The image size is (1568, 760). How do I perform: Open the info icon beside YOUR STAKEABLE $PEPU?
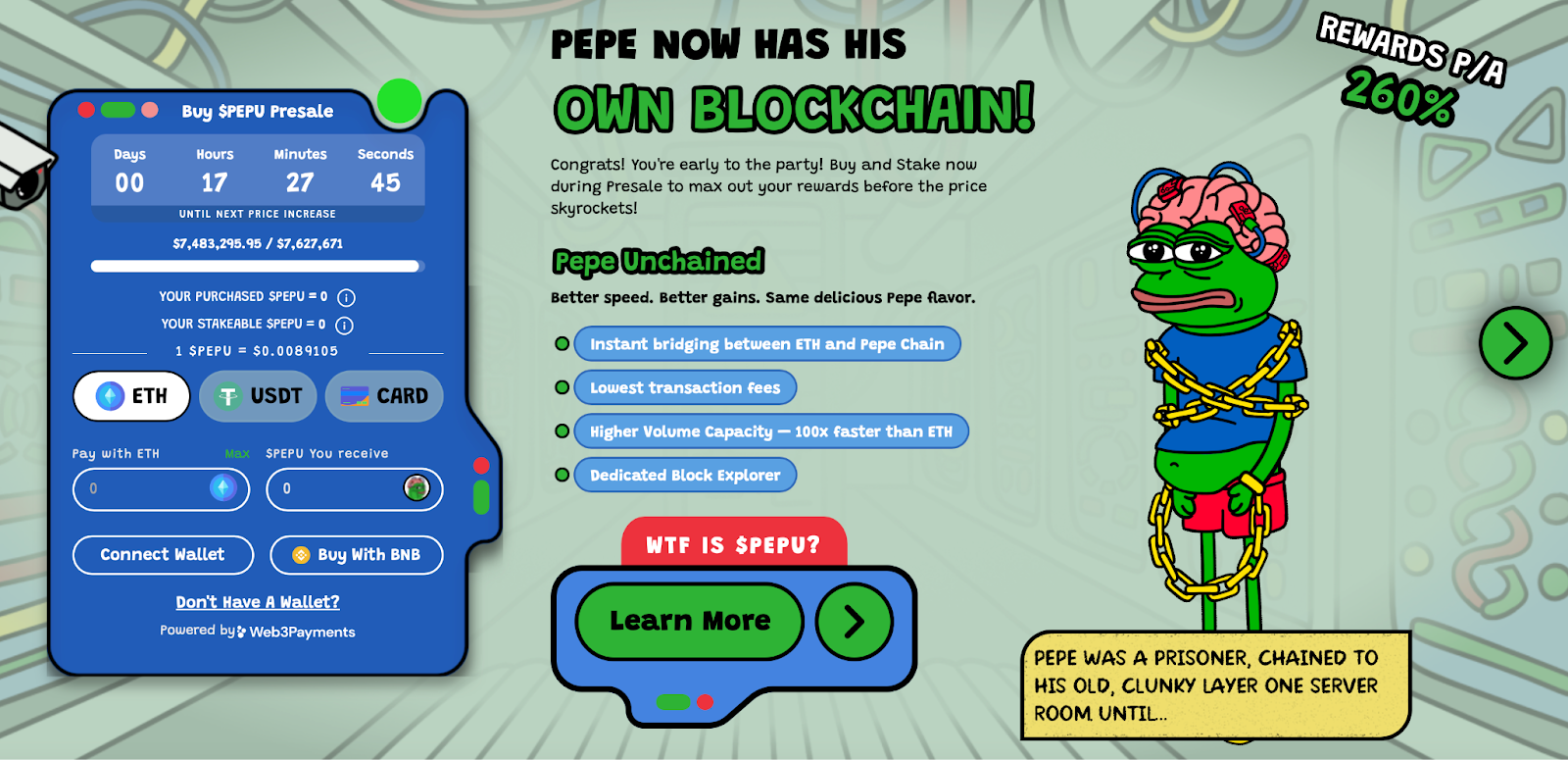coord(342,326)
